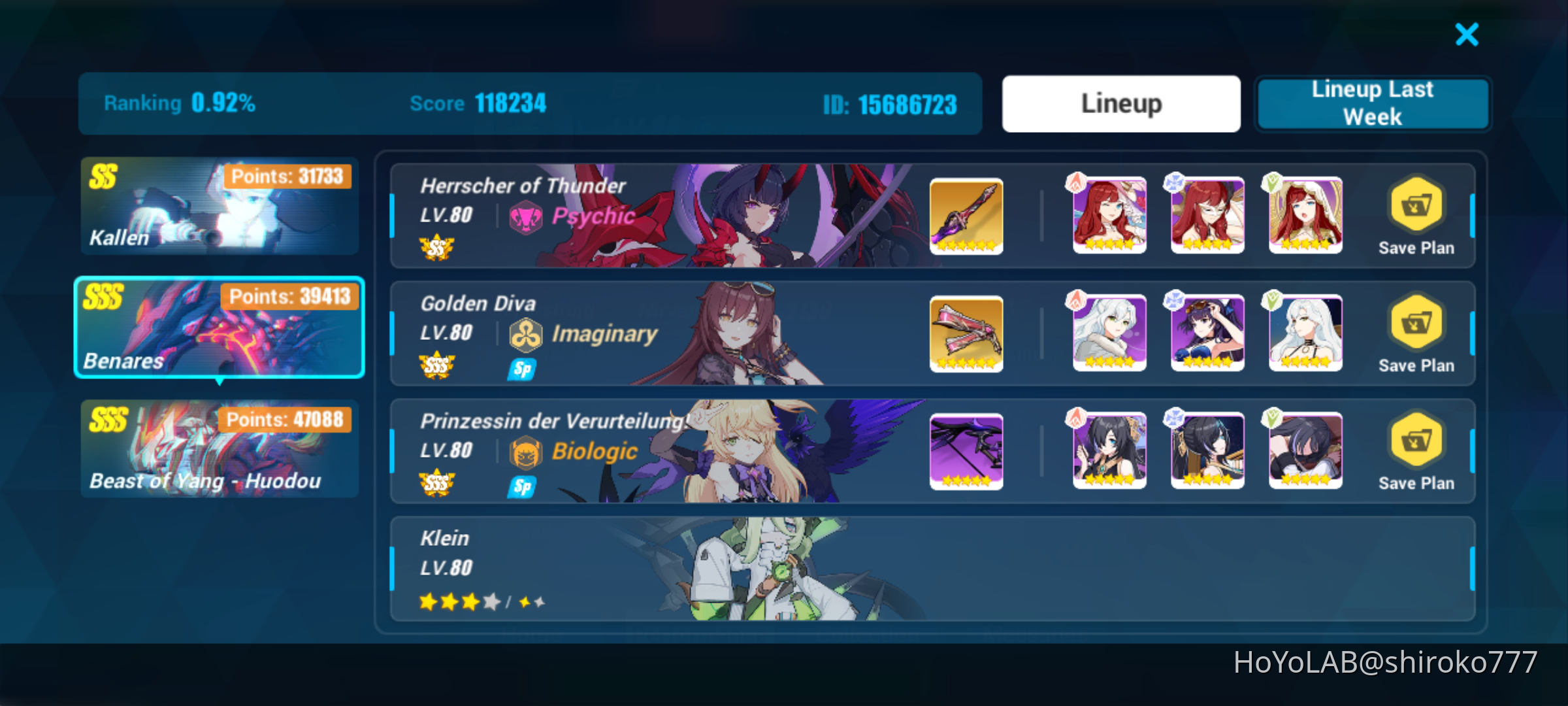
Task: Click the first stigmata portrait in Herrscher of Thunder's row
Action: coord(1107,216)
